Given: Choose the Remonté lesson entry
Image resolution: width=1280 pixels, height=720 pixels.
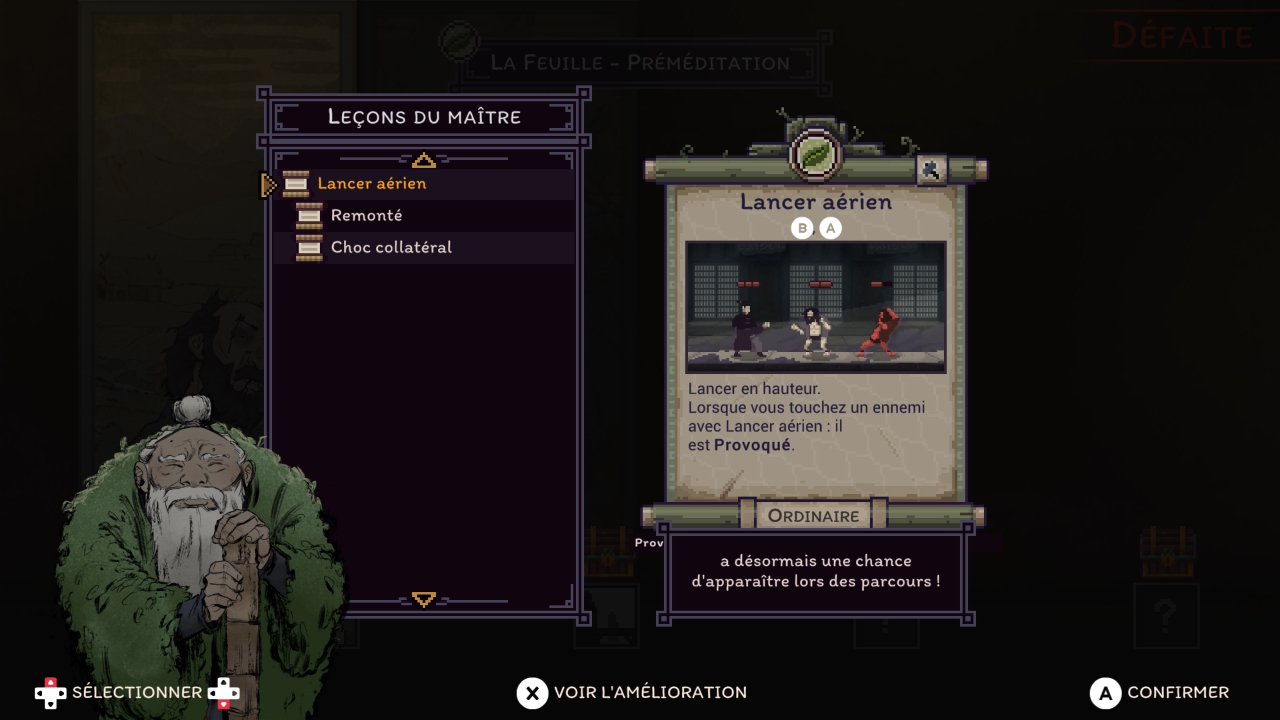Looking at the screenshot, I should (x=366, y=216).
